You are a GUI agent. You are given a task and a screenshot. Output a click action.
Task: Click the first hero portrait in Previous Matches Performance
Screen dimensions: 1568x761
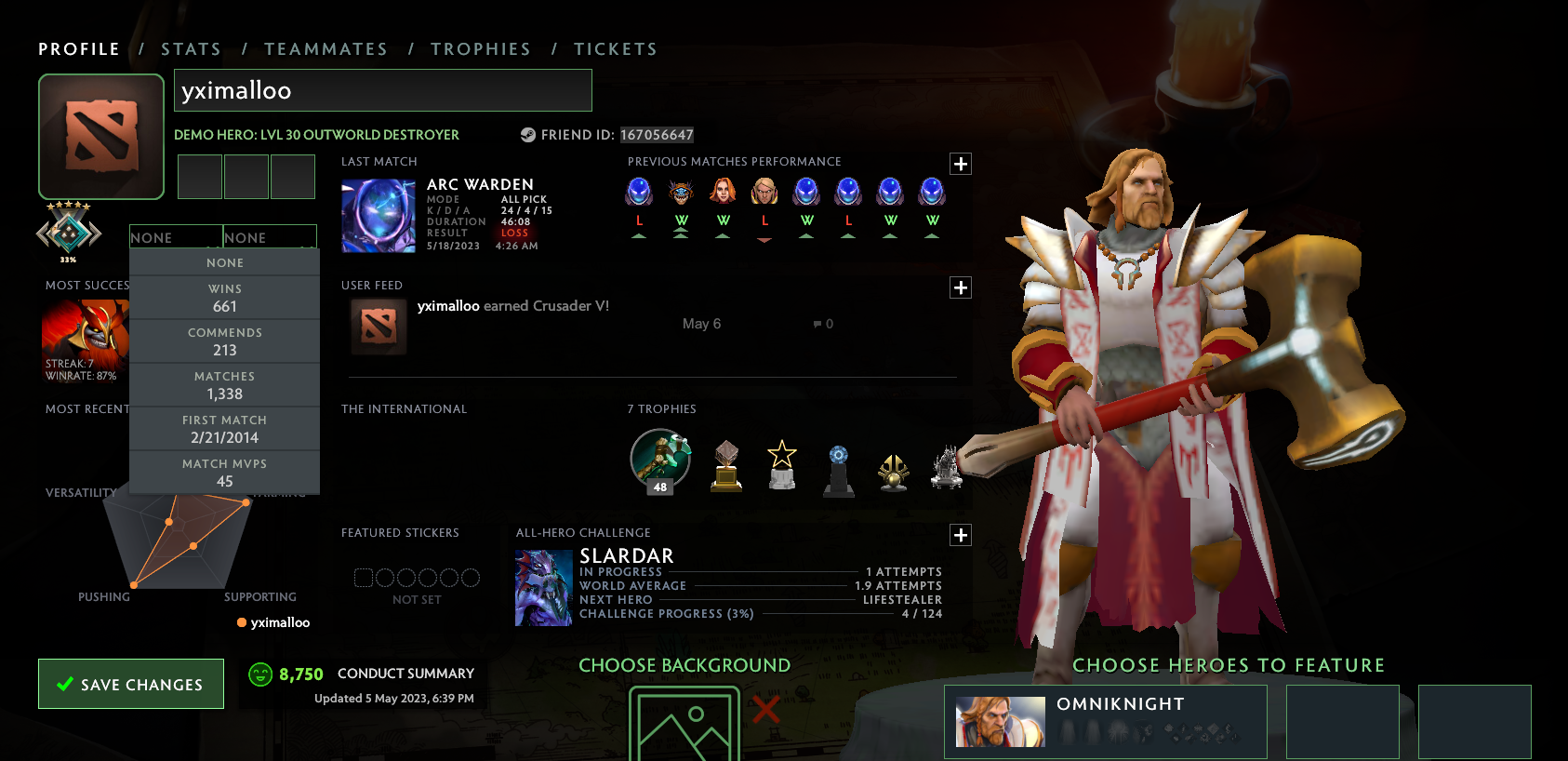[x=639, y=193]
